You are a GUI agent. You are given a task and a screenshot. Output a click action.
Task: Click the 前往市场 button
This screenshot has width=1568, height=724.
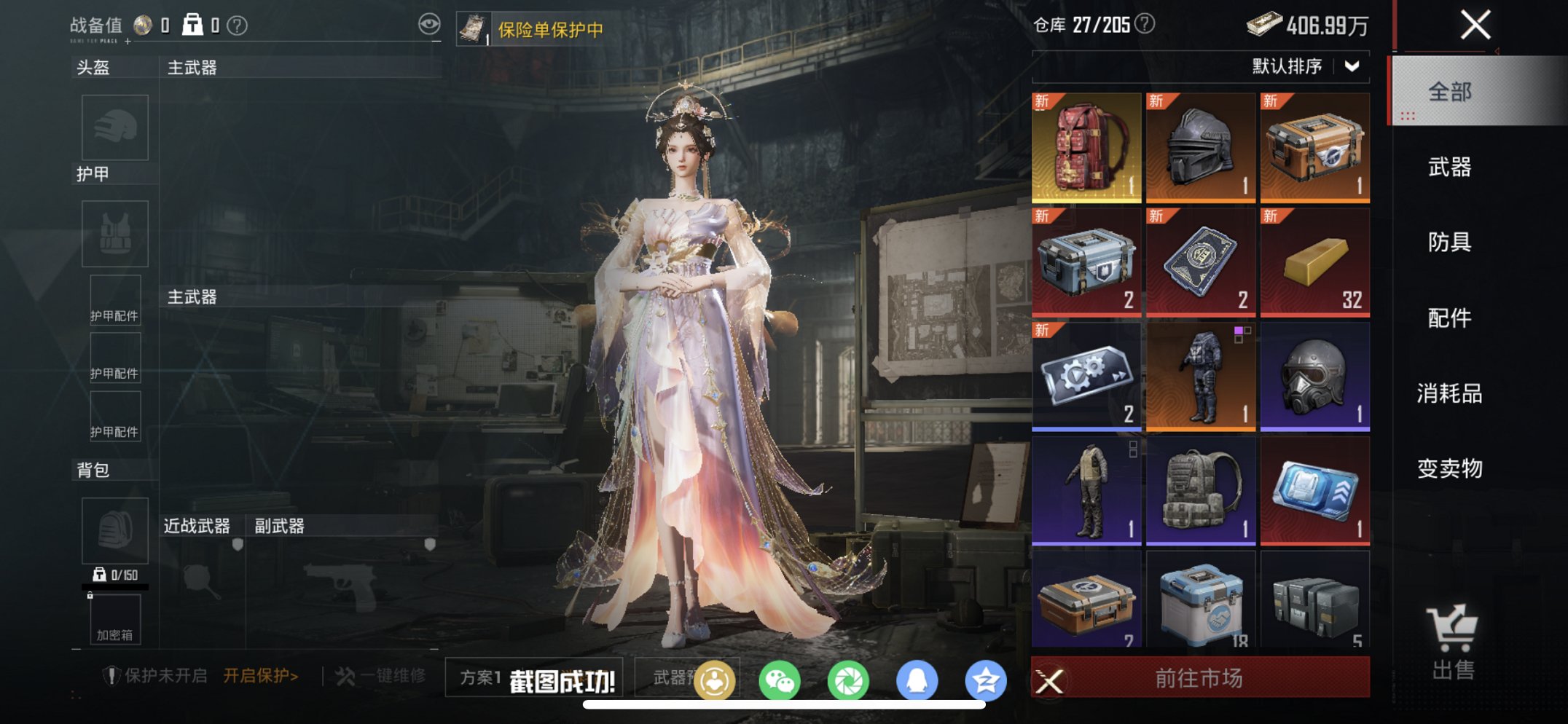1201,677
